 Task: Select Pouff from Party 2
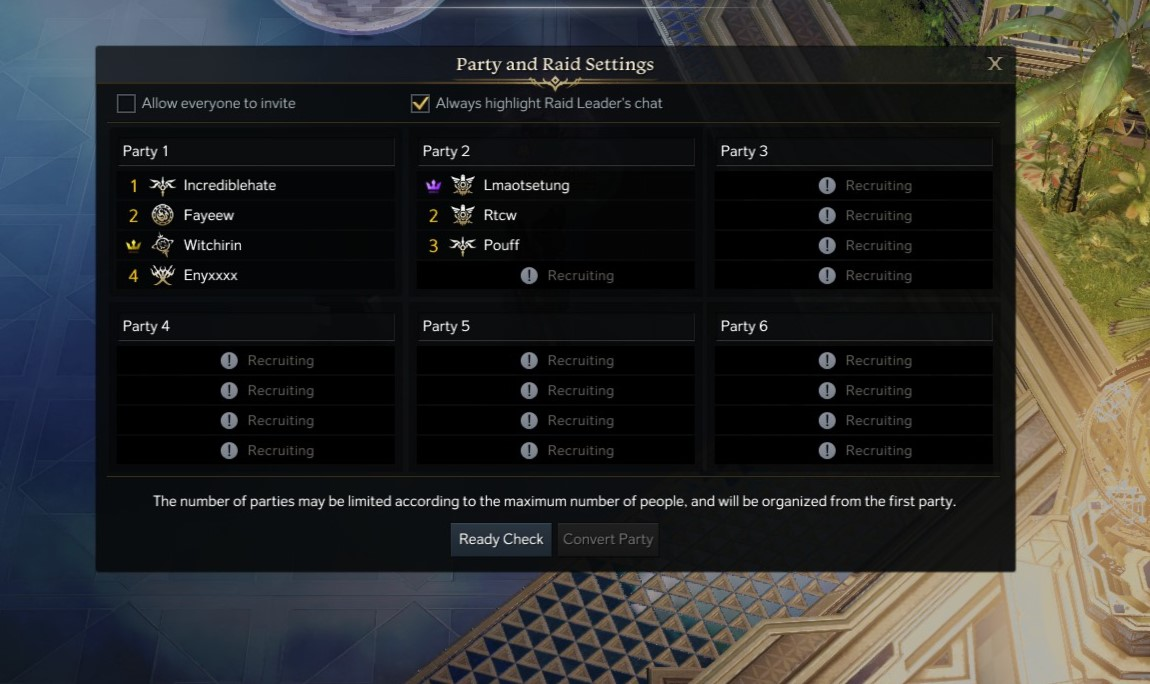501,245
